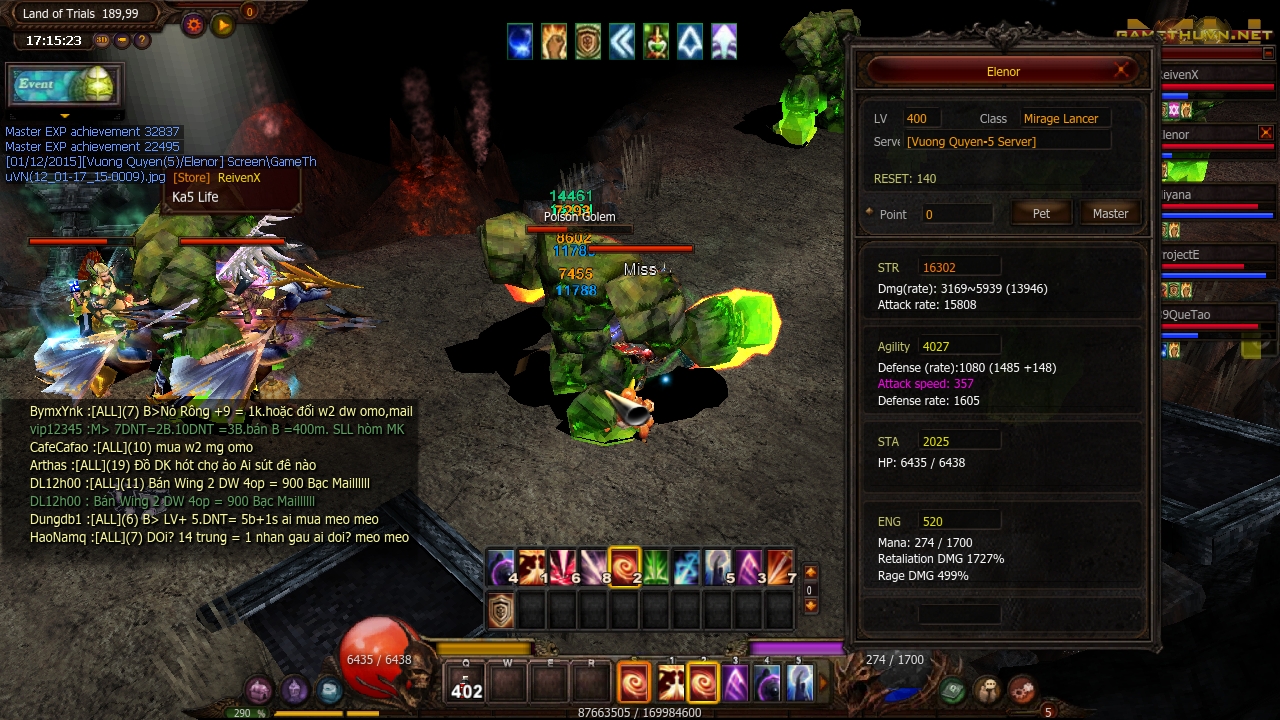Click the stepper arrows beside the zero quantity field

click(x=811, y=572)
